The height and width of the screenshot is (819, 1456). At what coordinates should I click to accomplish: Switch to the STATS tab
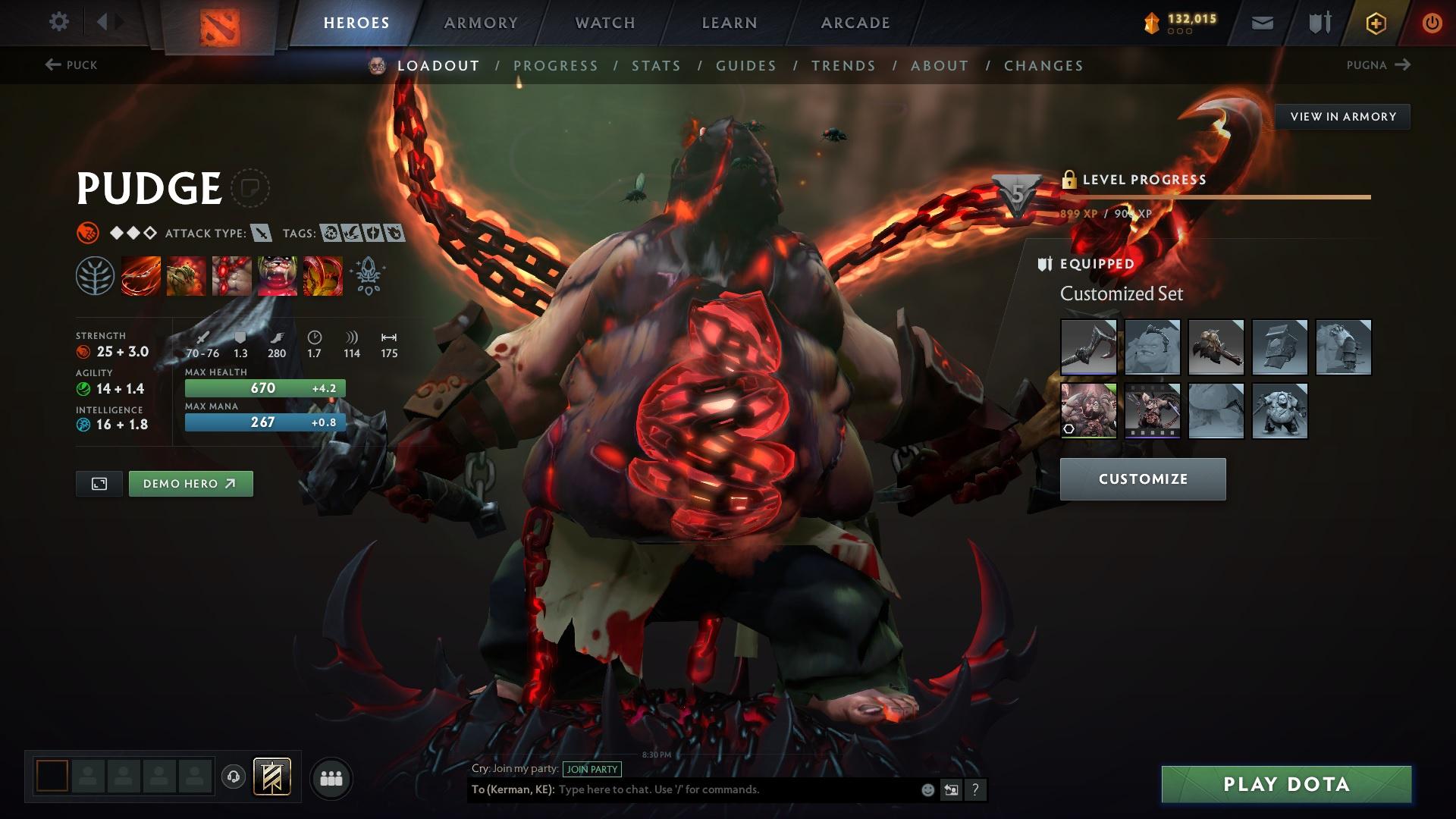pyautogui.click(x=657, y=65)
